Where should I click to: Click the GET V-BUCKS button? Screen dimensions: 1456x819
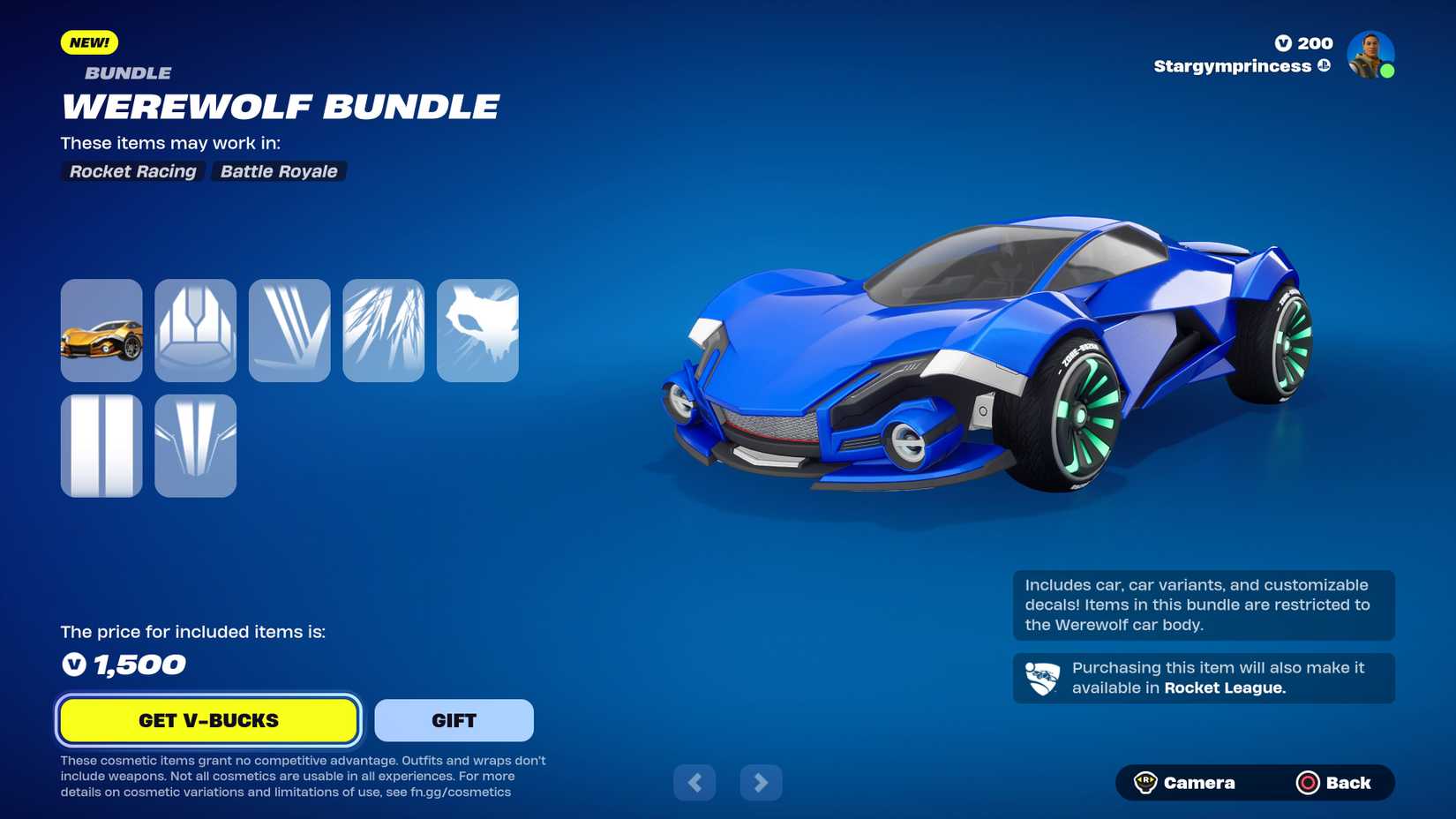(207, 720)
